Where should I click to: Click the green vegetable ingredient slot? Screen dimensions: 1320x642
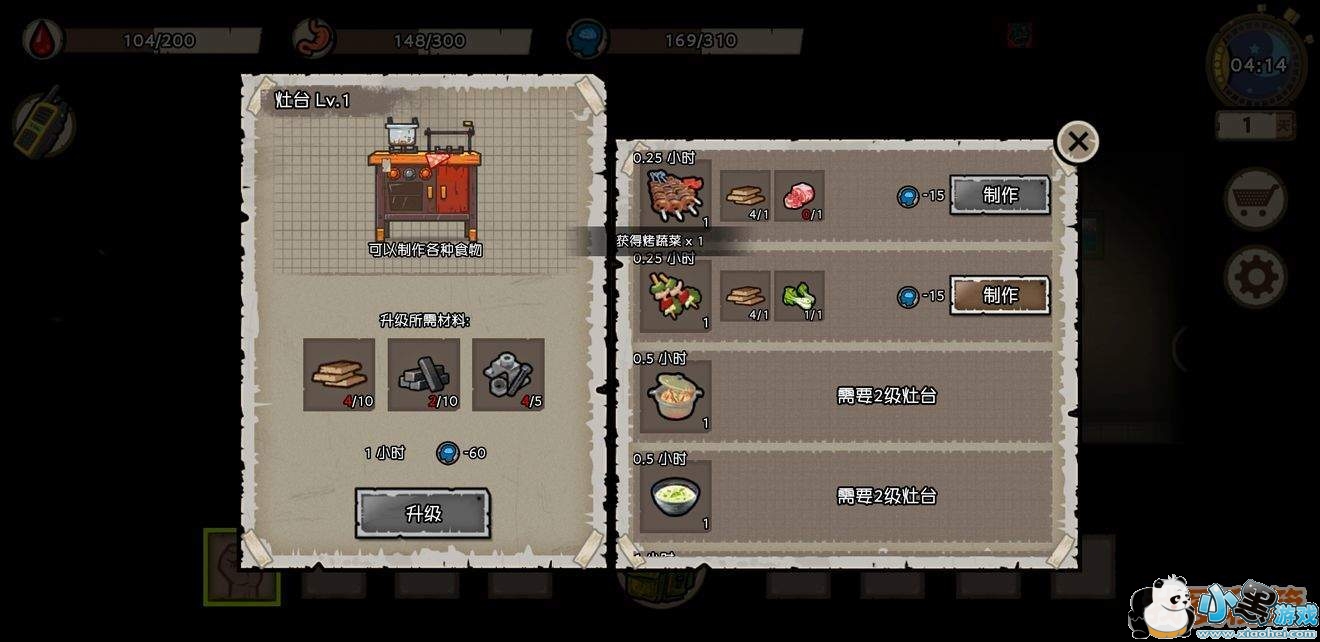(799, 295)
